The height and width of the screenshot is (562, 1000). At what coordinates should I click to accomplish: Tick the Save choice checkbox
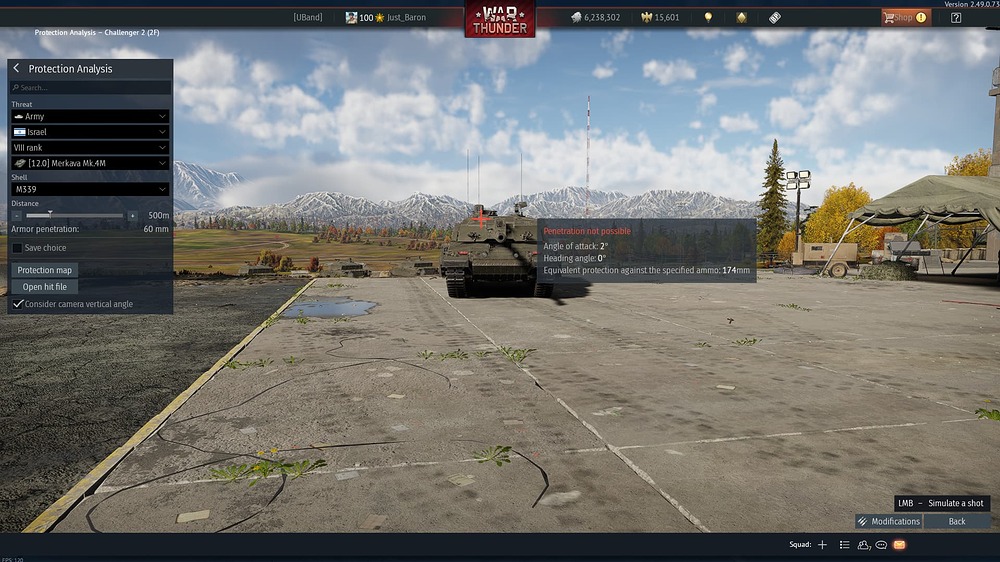(x=17, y=248)
